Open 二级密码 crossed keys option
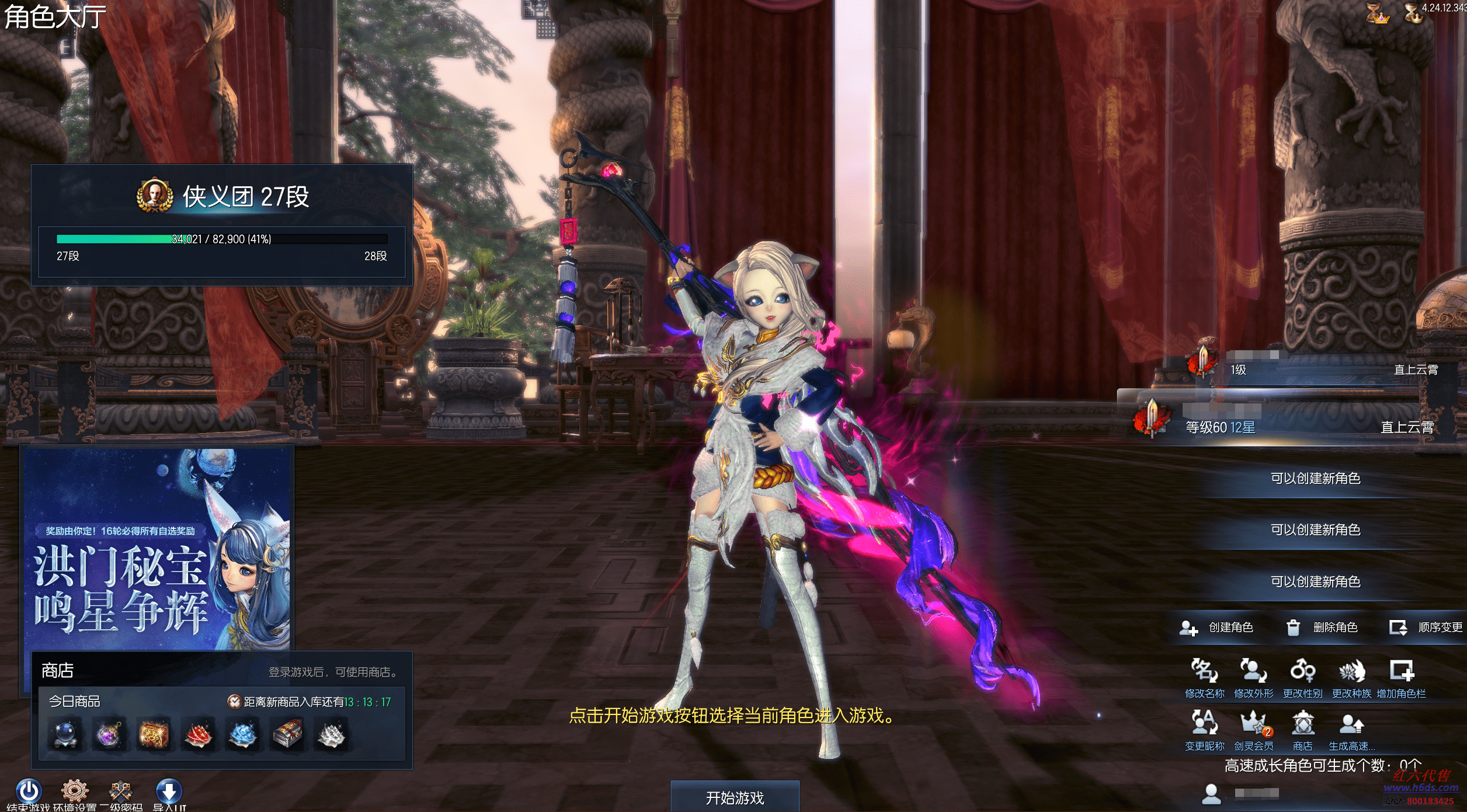Viewport: 1467px width, 812px height. click(121, 792)
